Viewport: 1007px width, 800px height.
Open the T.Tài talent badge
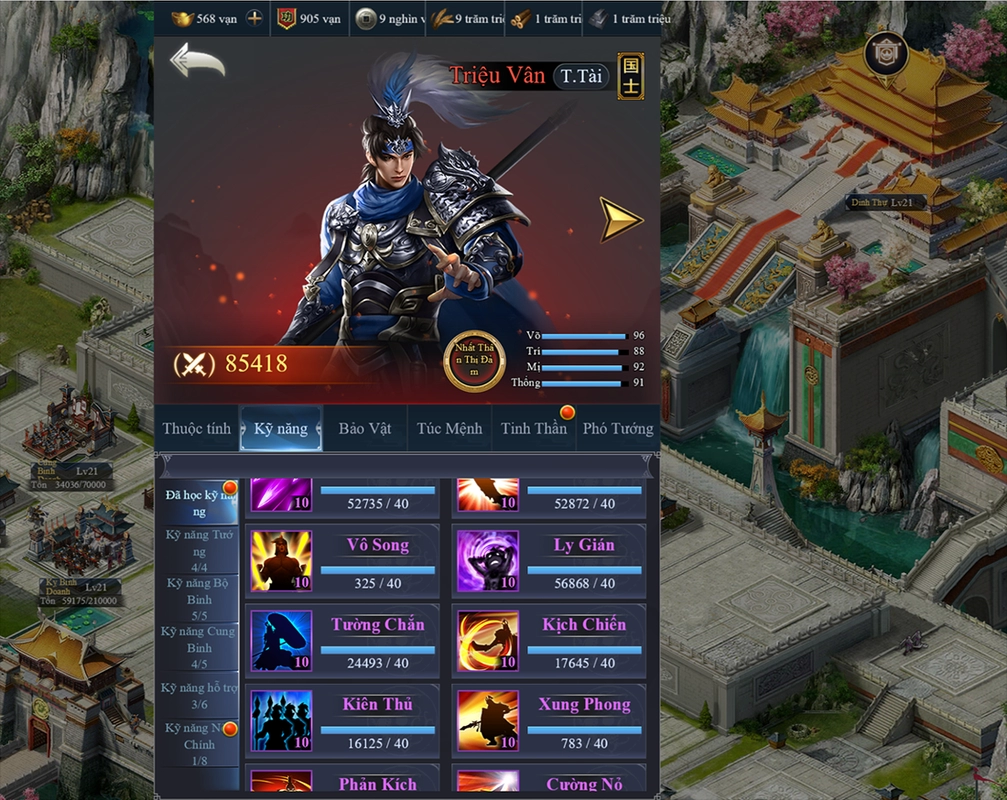click(581, 76)
